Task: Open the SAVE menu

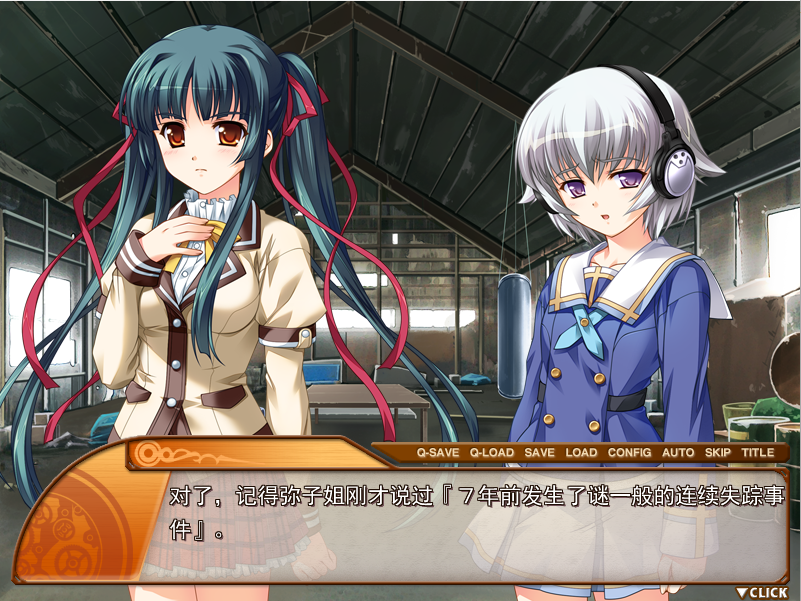Action: pyautogui.click(x=539, y=453)
